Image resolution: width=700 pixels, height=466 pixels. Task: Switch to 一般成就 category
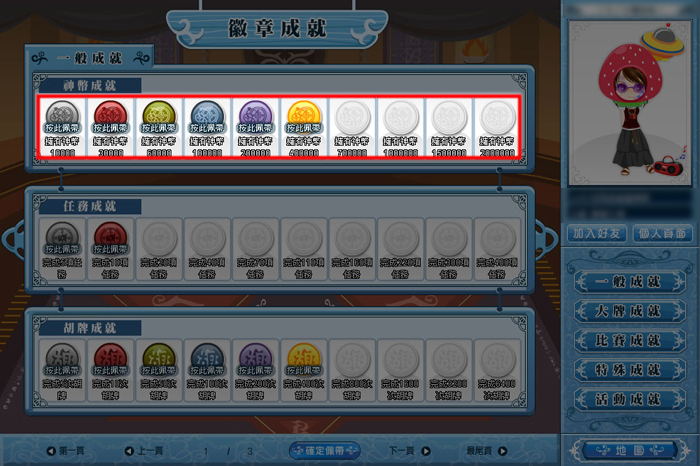(x=627, y=283)
